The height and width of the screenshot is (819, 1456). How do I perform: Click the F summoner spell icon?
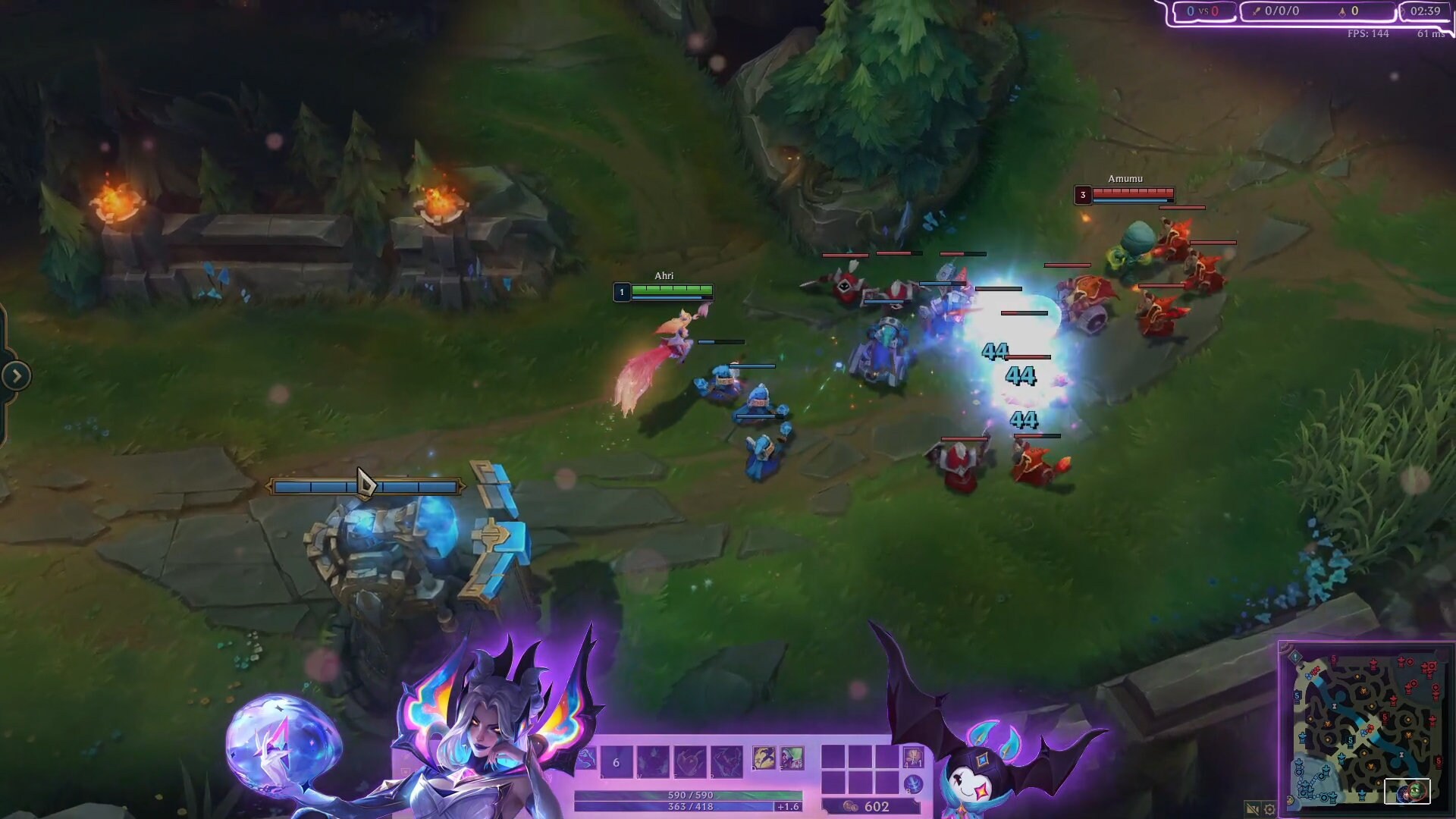click(792, 758)
